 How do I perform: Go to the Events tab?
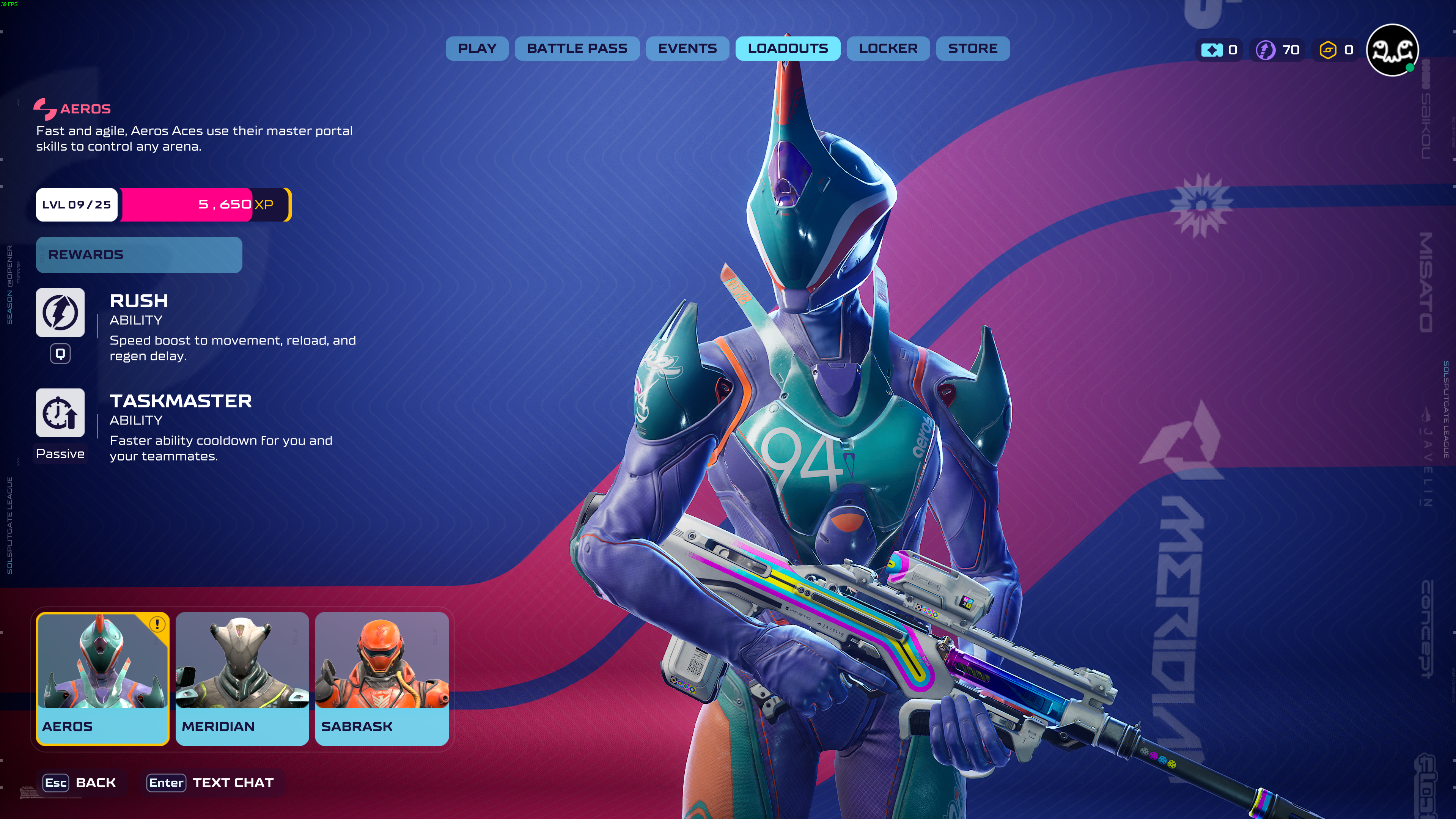687,49
